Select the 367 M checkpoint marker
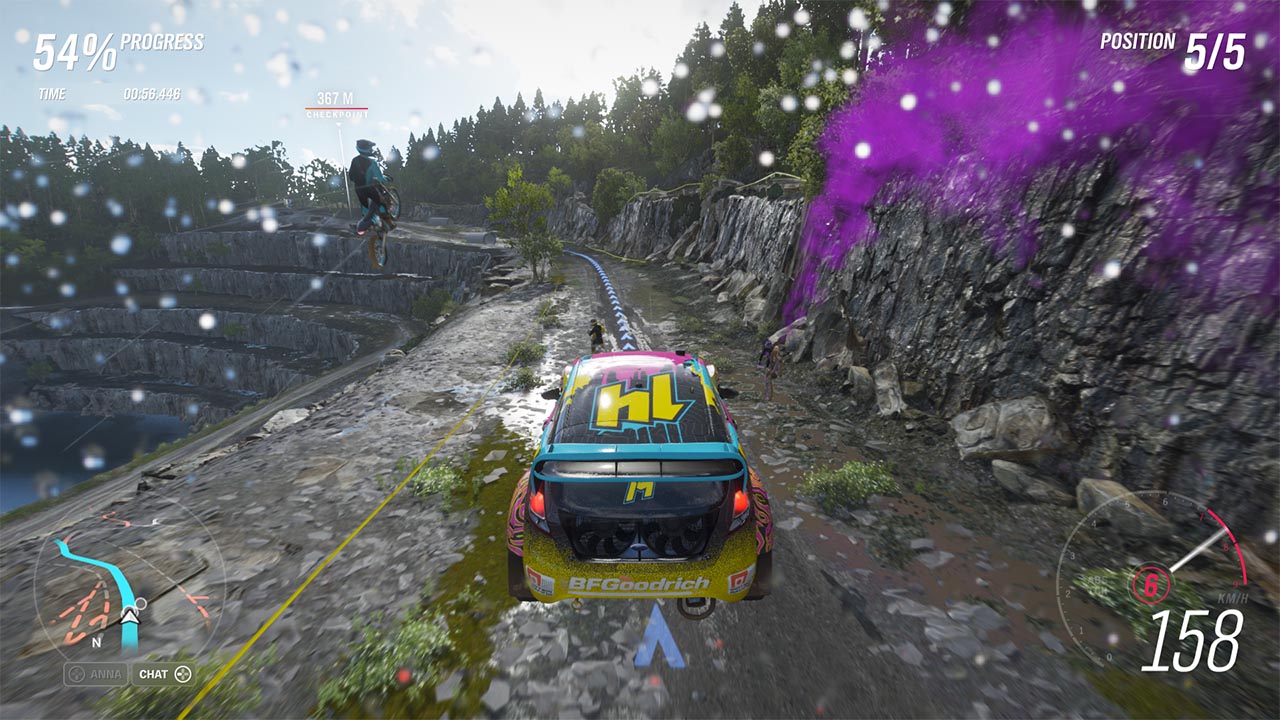 pyautogui.click(x=336, y=104)
